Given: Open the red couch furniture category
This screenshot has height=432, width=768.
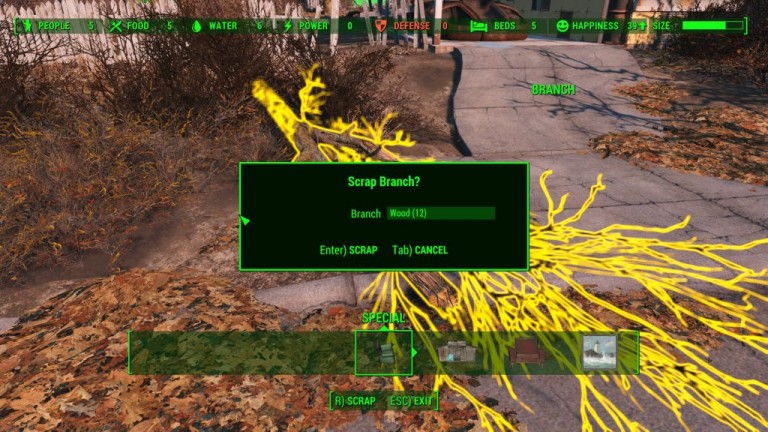Looking at the screenshot, I should tap(525, 353).
